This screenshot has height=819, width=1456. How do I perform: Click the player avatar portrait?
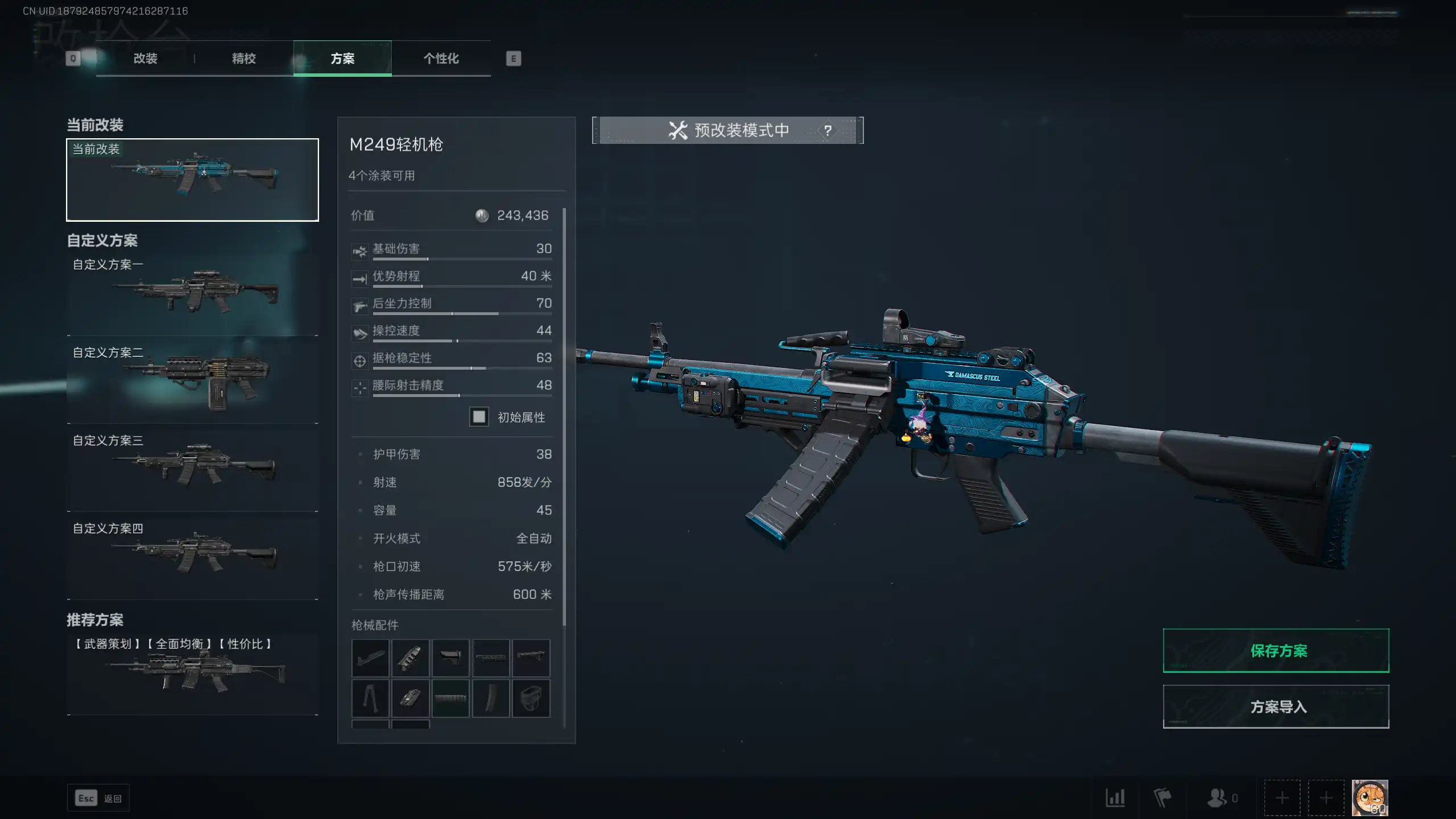pos(1370,797)
